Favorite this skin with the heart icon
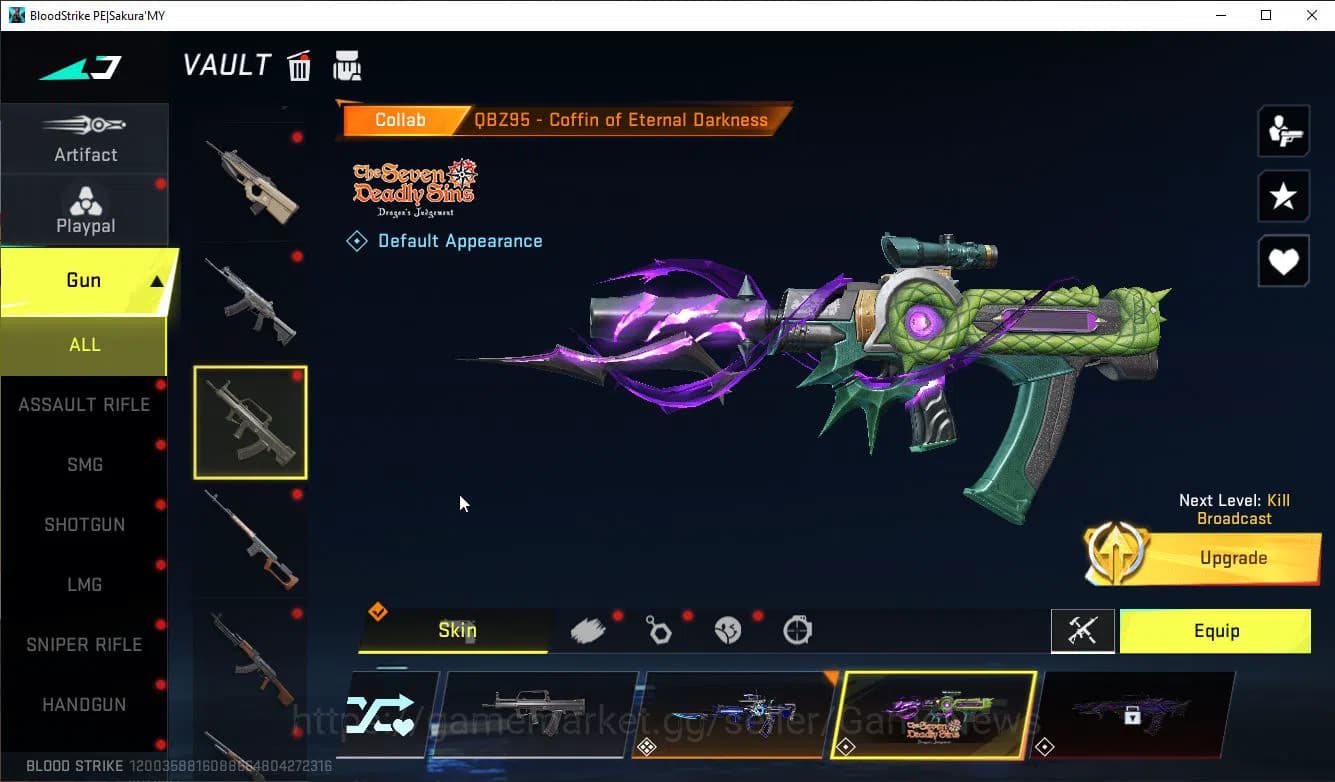Screen dimensions: 1335x782 coord(1283,261)
